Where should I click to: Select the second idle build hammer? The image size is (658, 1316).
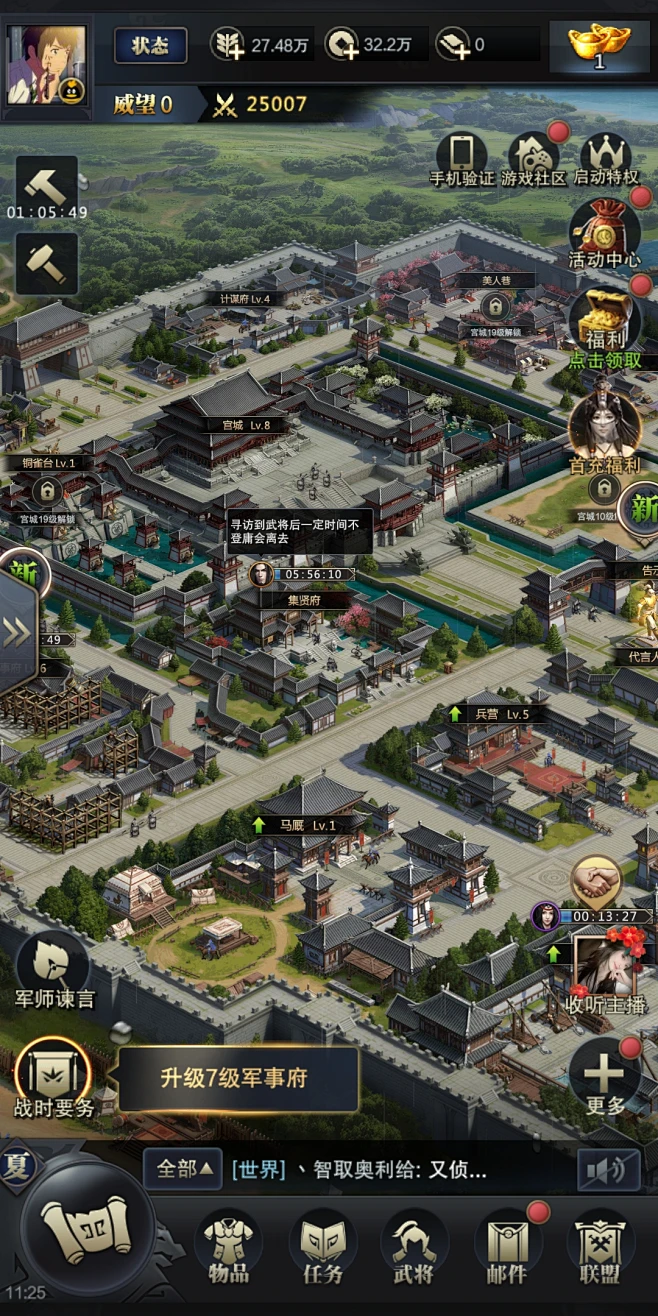pyautogui.click(x=46, y=263)
